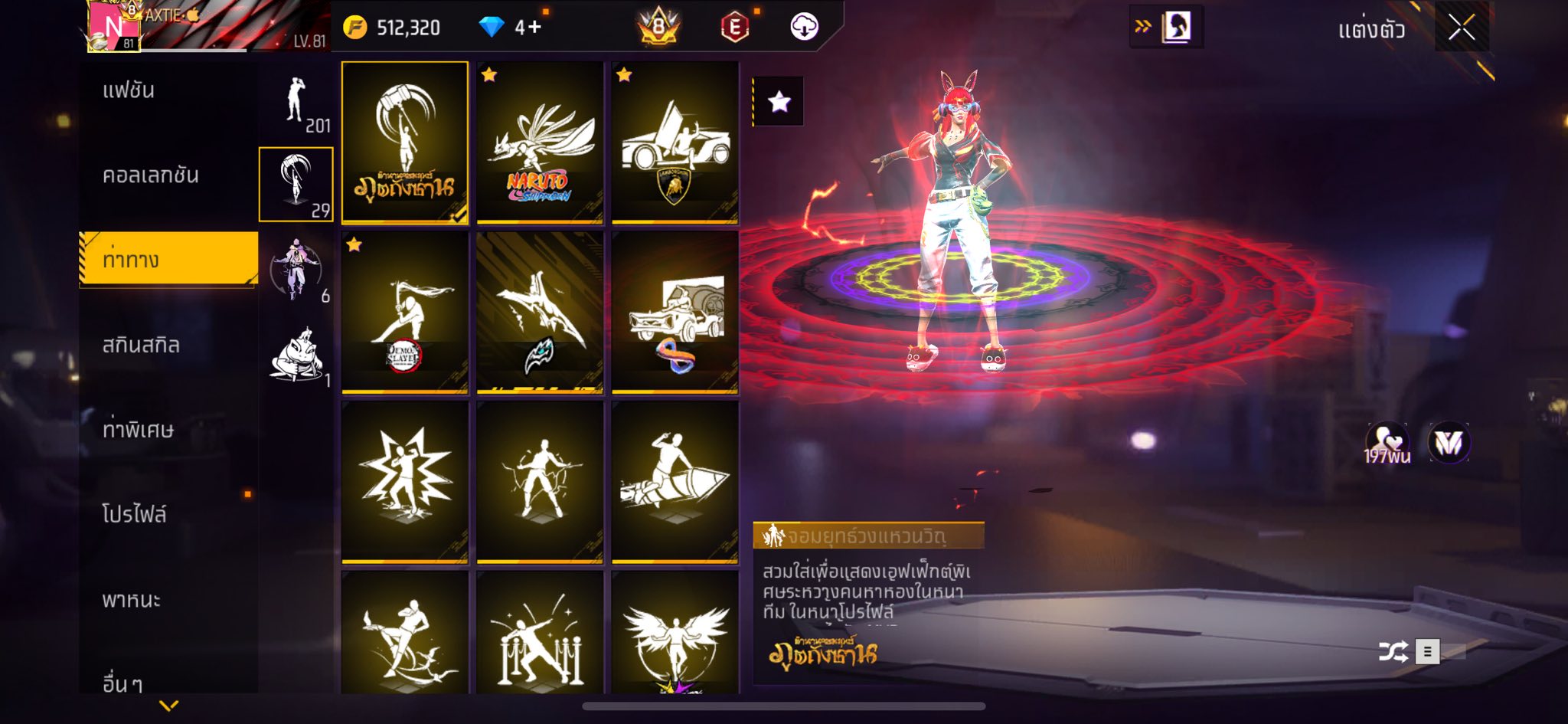The image size is (1568, 724).
Task: Toggle the star favorites filter
Action: (x=779, y=101)
